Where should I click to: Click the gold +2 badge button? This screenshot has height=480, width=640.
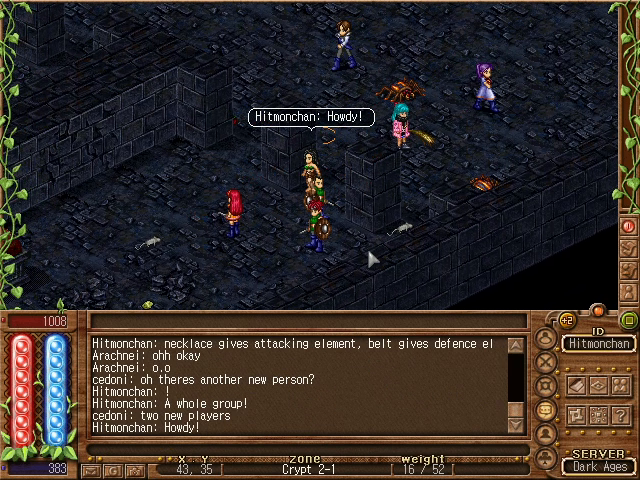567,320
